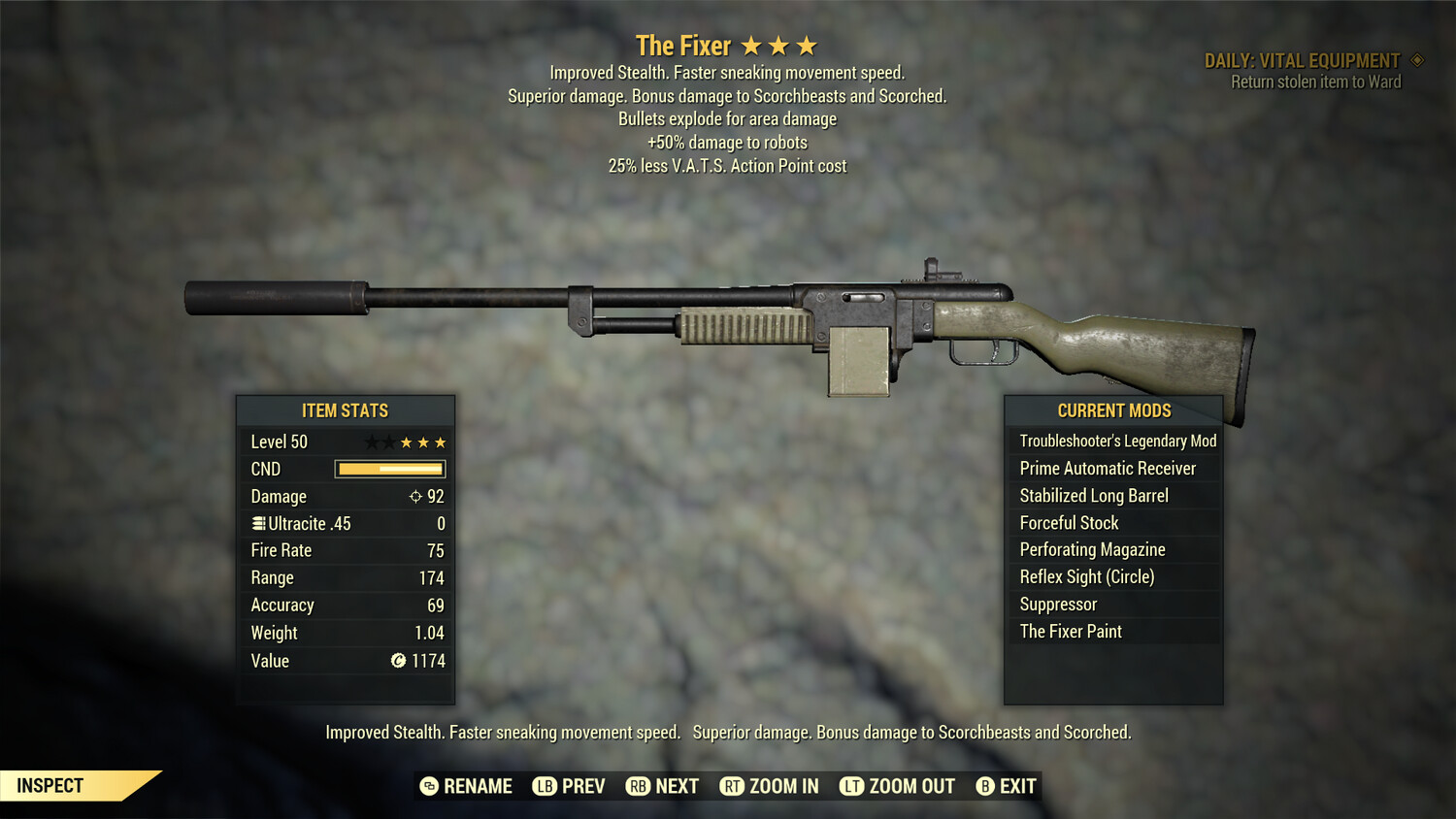Select the third gold star beside The Fixer title

[806, 44]
